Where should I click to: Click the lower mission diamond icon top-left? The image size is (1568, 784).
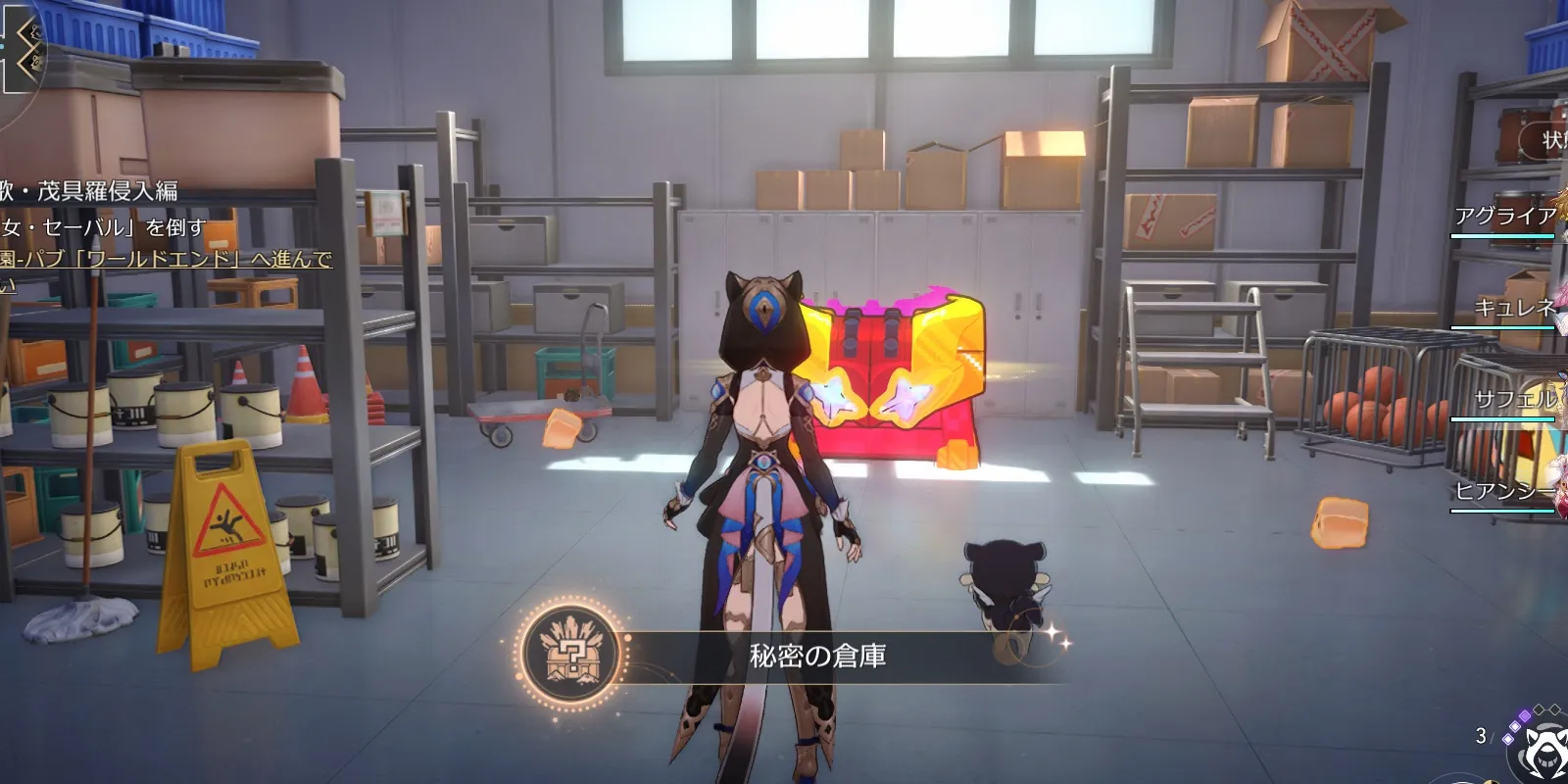coord(32,62)
